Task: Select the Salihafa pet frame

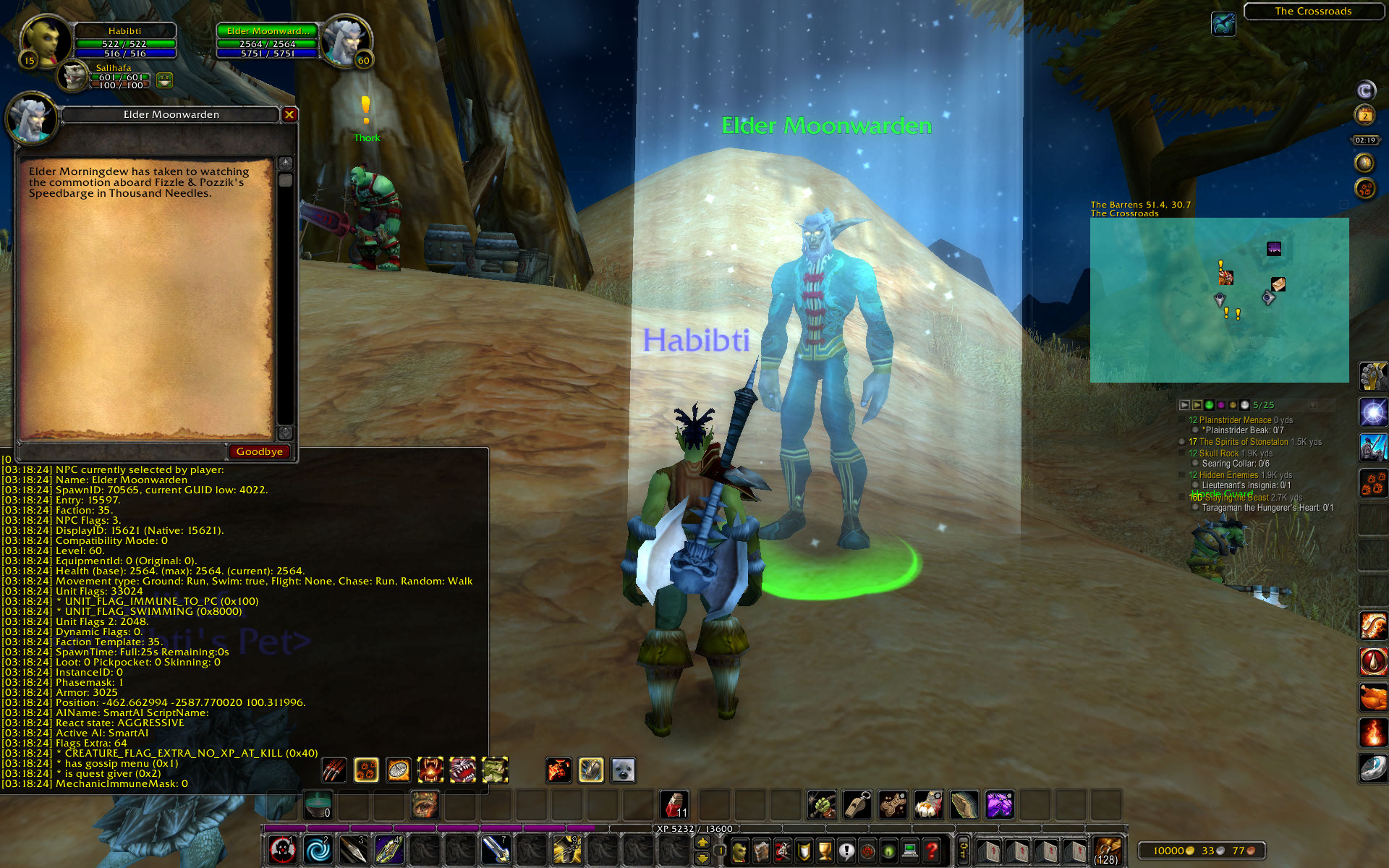Action: click(74, 76)
